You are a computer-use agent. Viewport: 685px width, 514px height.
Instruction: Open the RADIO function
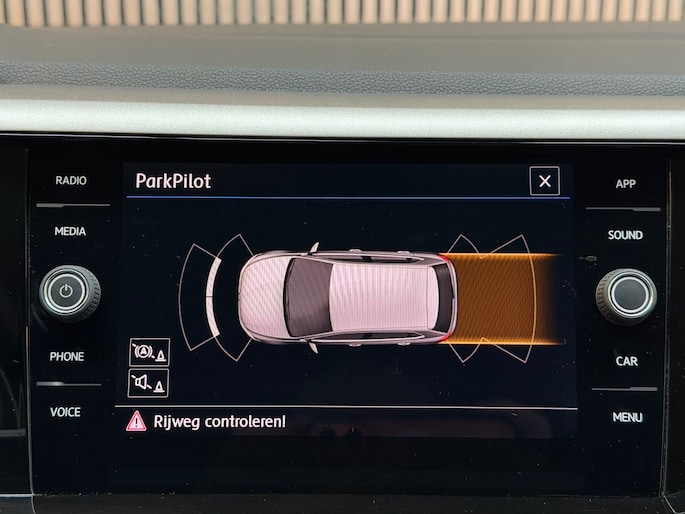click(70, 181)
